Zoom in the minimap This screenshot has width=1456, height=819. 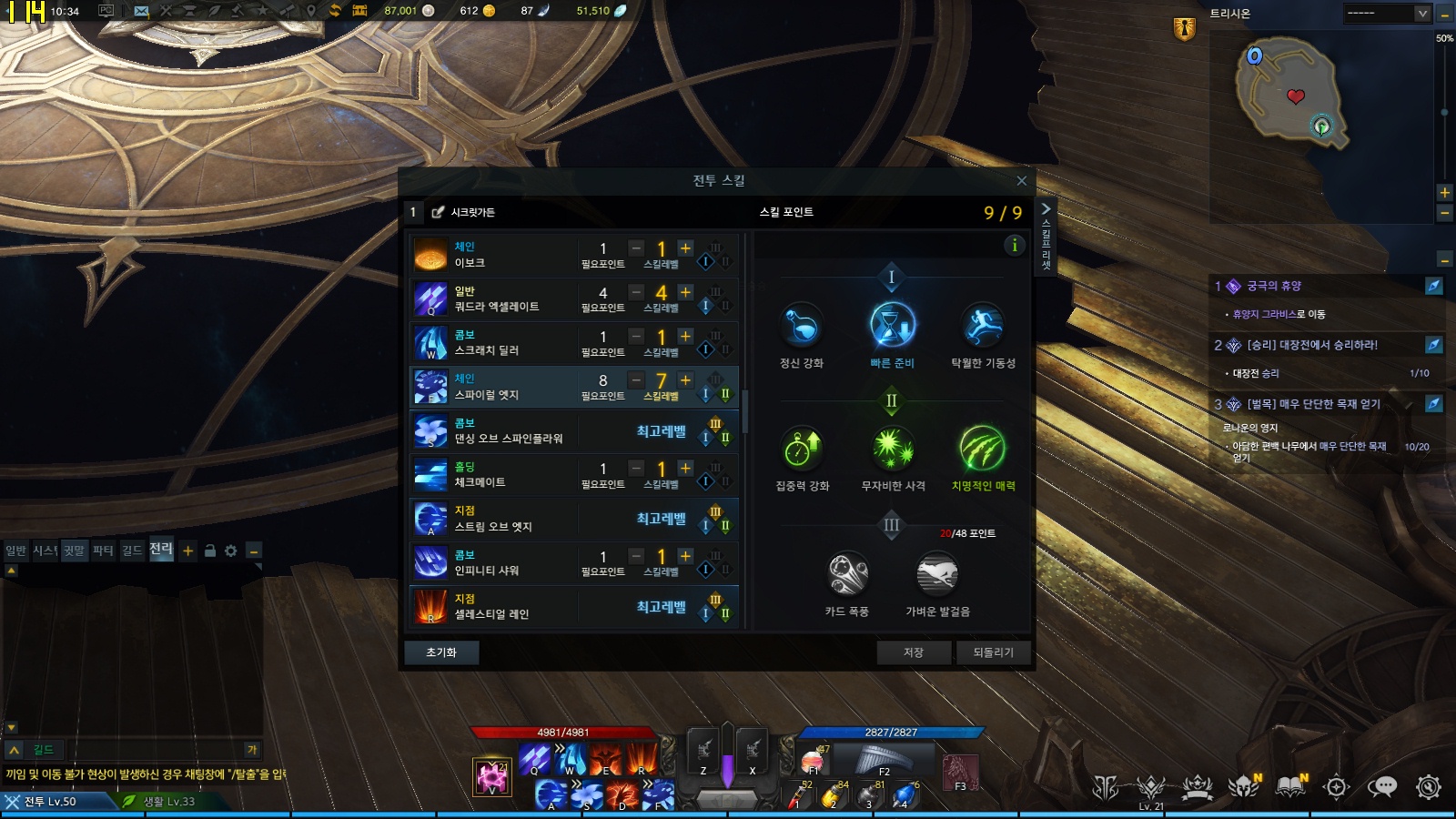[x=1444, y=193]
